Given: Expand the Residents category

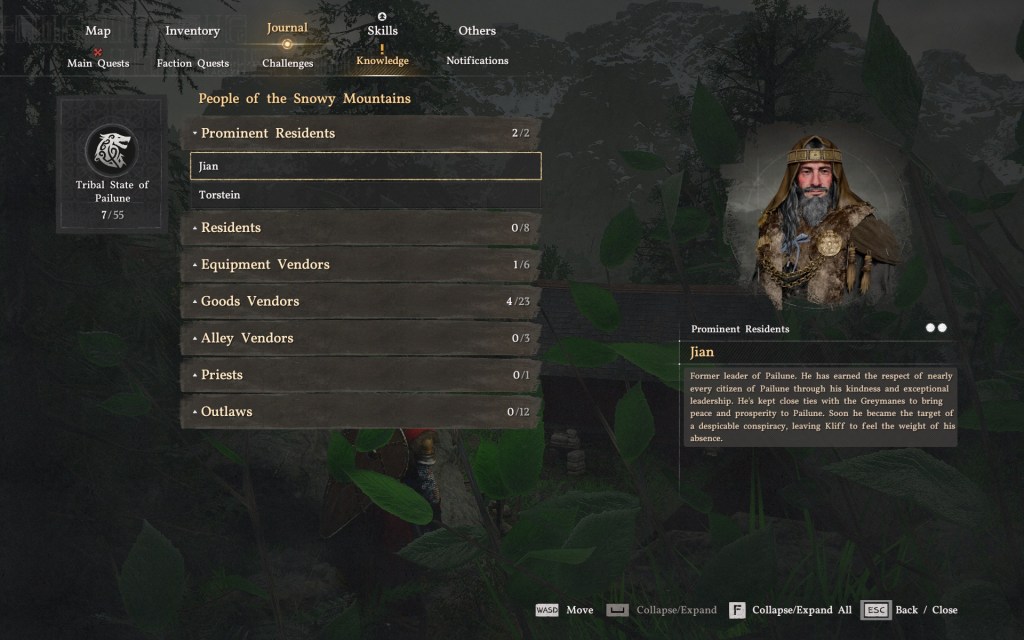Looking at the screenshot, I should tap(360, 228).
